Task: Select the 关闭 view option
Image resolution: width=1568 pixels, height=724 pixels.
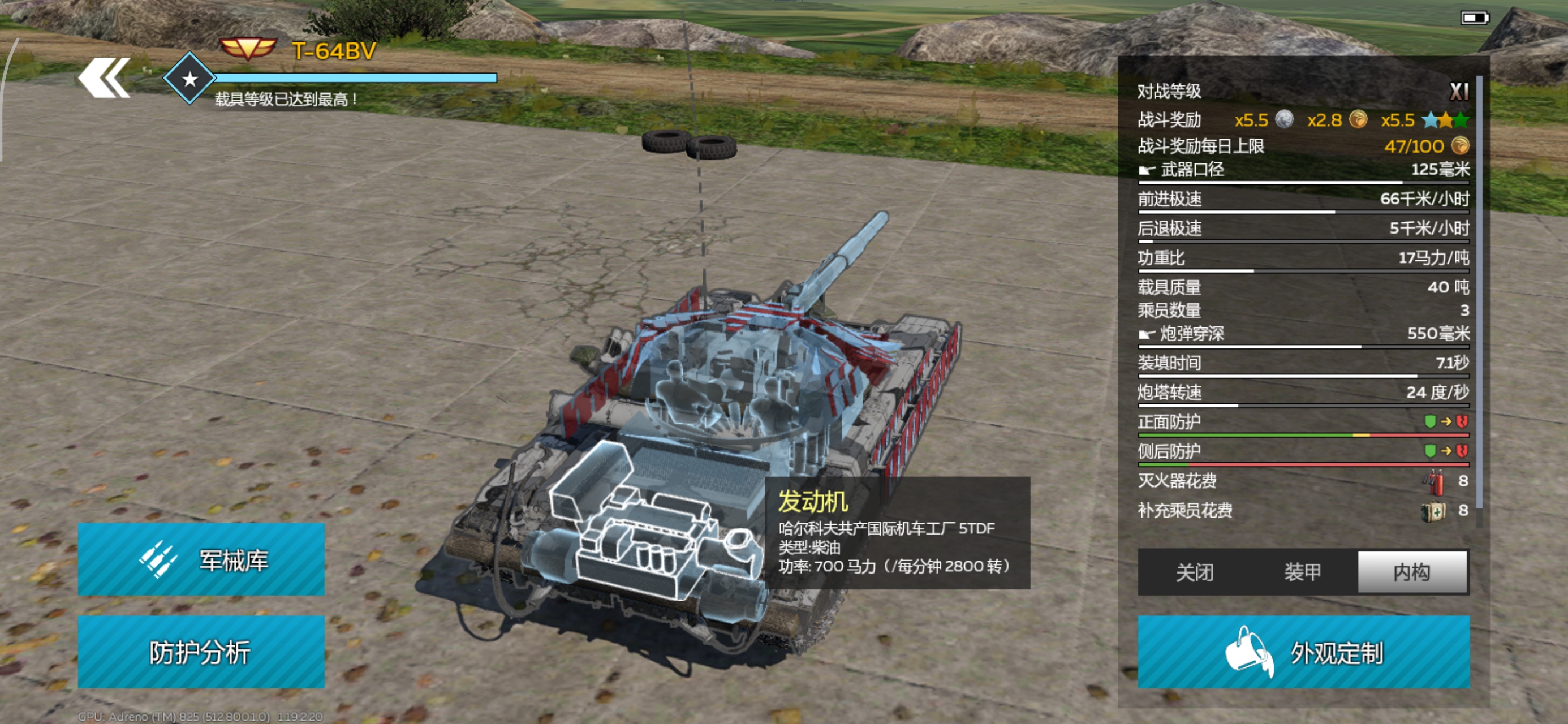Action: [1194, 572]
